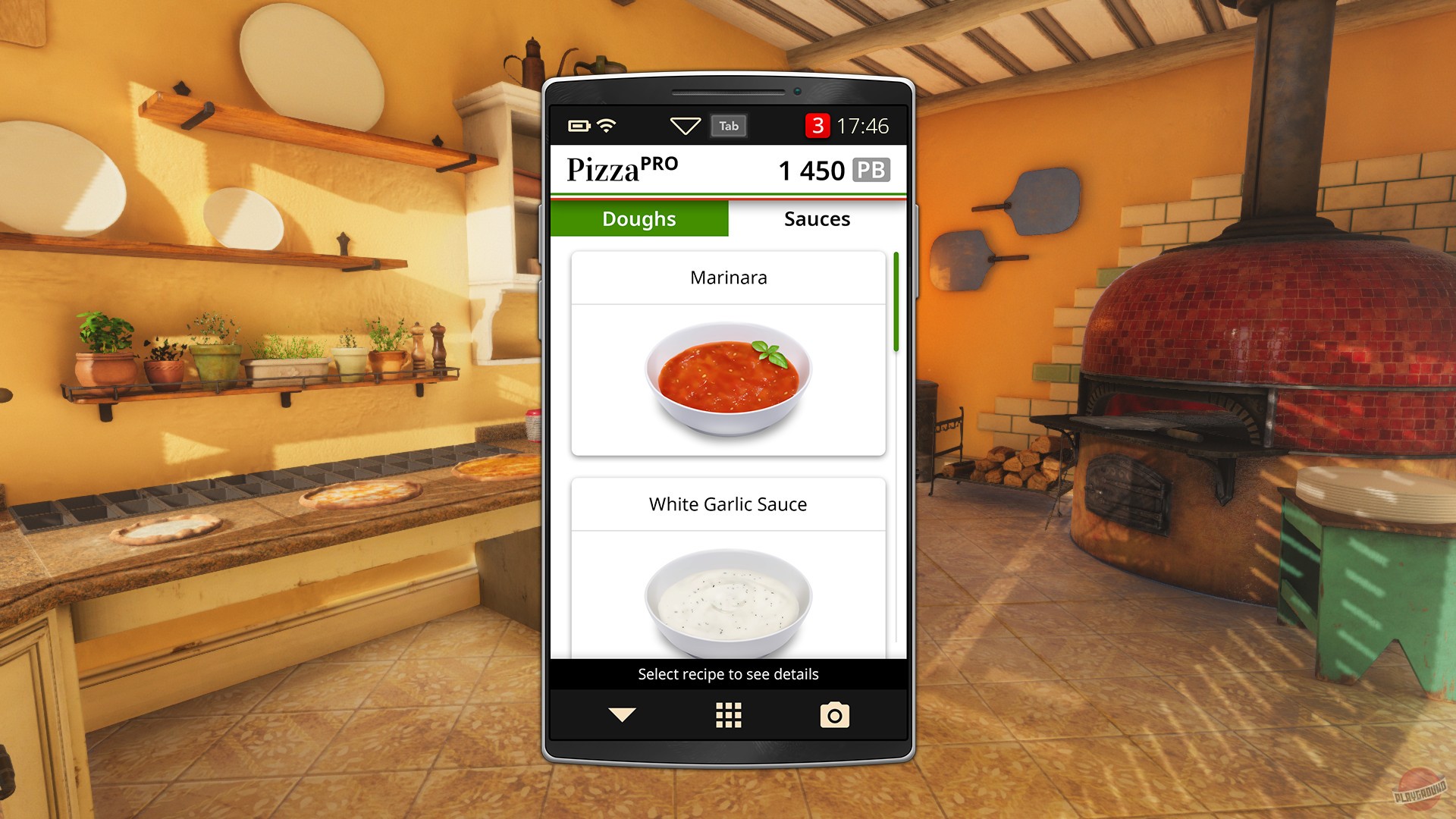This screenshot has height=819, width=1456.
Task: Click the battery indicator in status bar
Action: pos(581,126)
